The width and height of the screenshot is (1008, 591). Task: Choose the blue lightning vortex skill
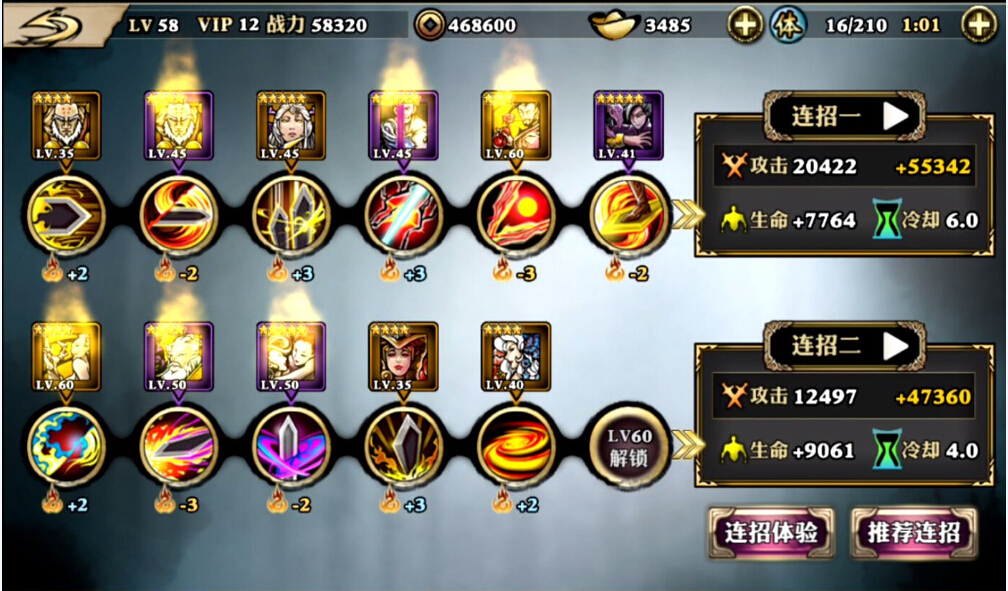coord(66,445)
